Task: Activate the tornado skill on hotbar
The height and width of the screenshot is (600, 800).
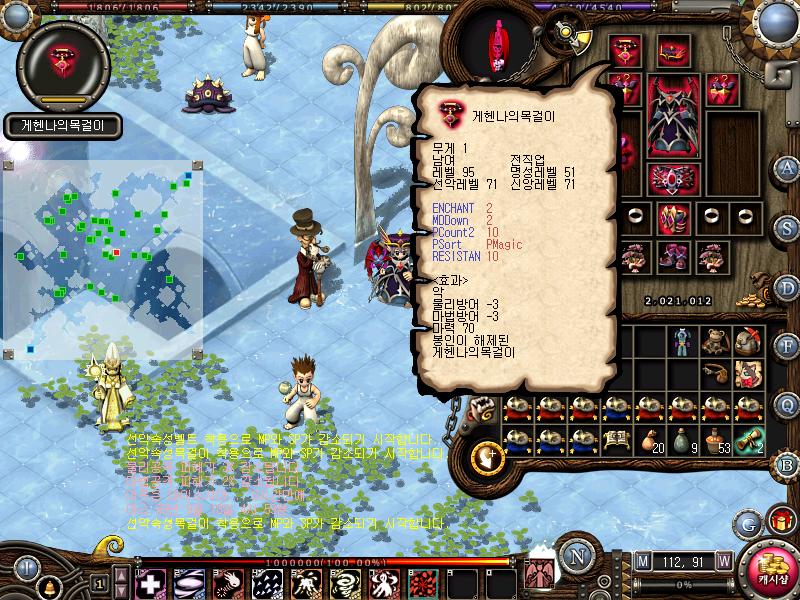Action: (347, 583)
